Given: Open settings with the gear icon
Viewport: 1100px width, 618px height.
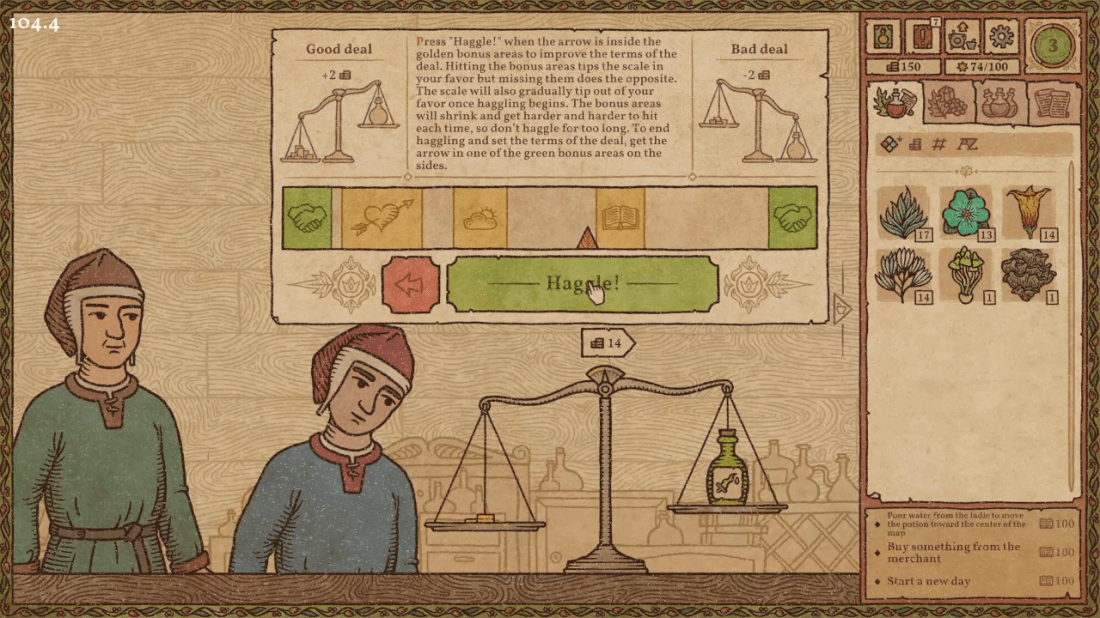Looking at the screenshot, I should point(1000,38).
